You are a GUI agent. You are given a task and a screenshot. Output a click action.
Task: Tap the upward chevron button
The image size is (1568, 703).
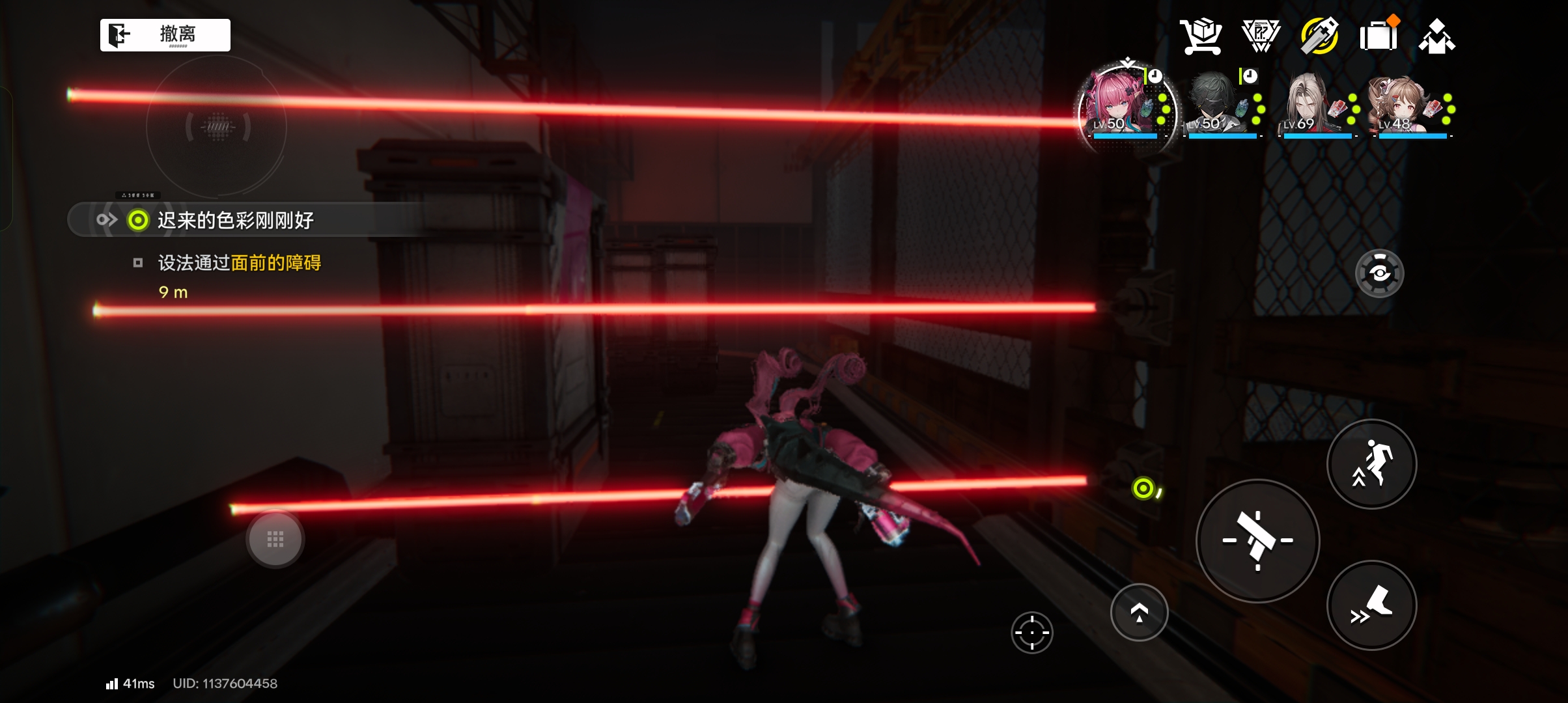pyautogui.click(x=1139, y=613)
